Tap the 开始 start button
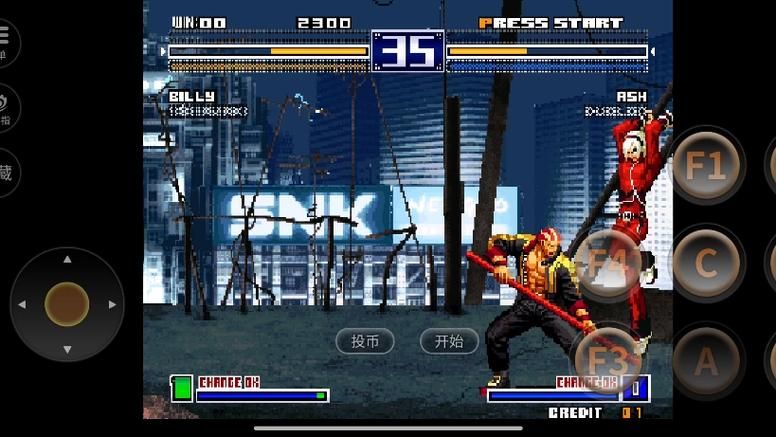The image size is (776, 437). 449,341
